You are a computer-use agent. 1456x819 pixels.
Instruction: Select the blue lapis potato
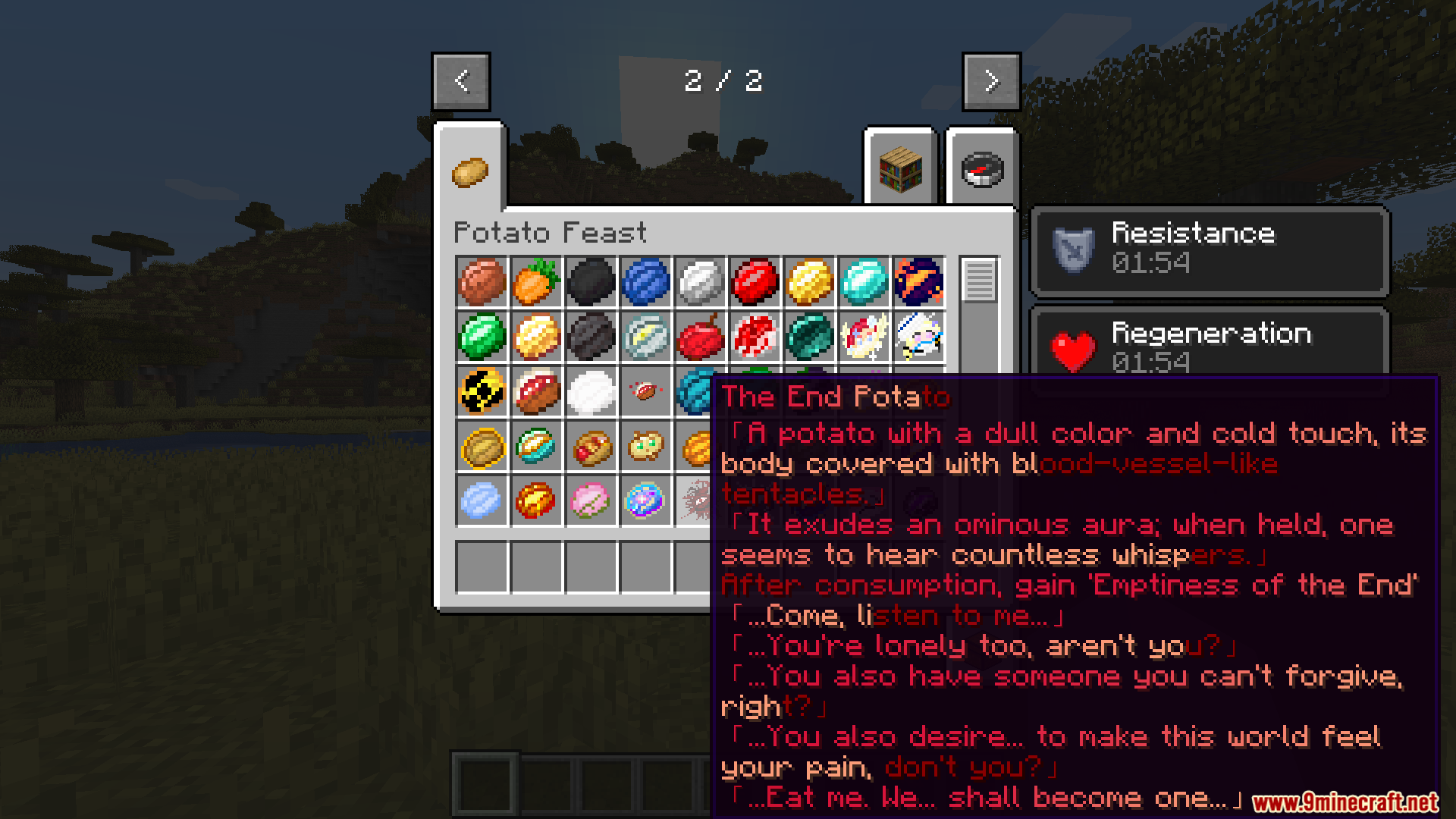(x=645, y=281)
